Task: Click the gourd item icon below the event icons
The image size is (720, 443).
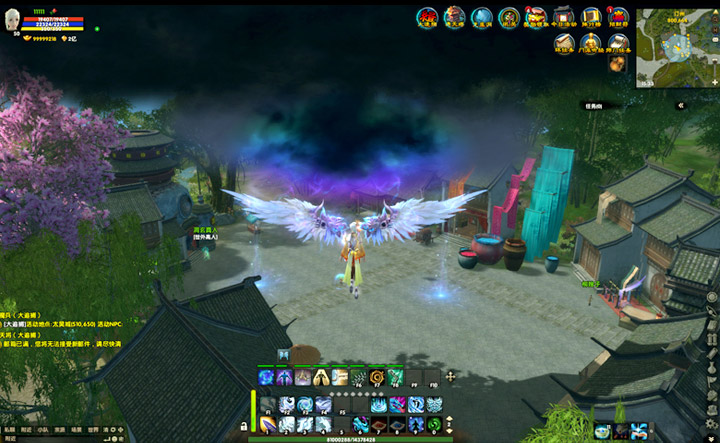Action: coord(617,63)
